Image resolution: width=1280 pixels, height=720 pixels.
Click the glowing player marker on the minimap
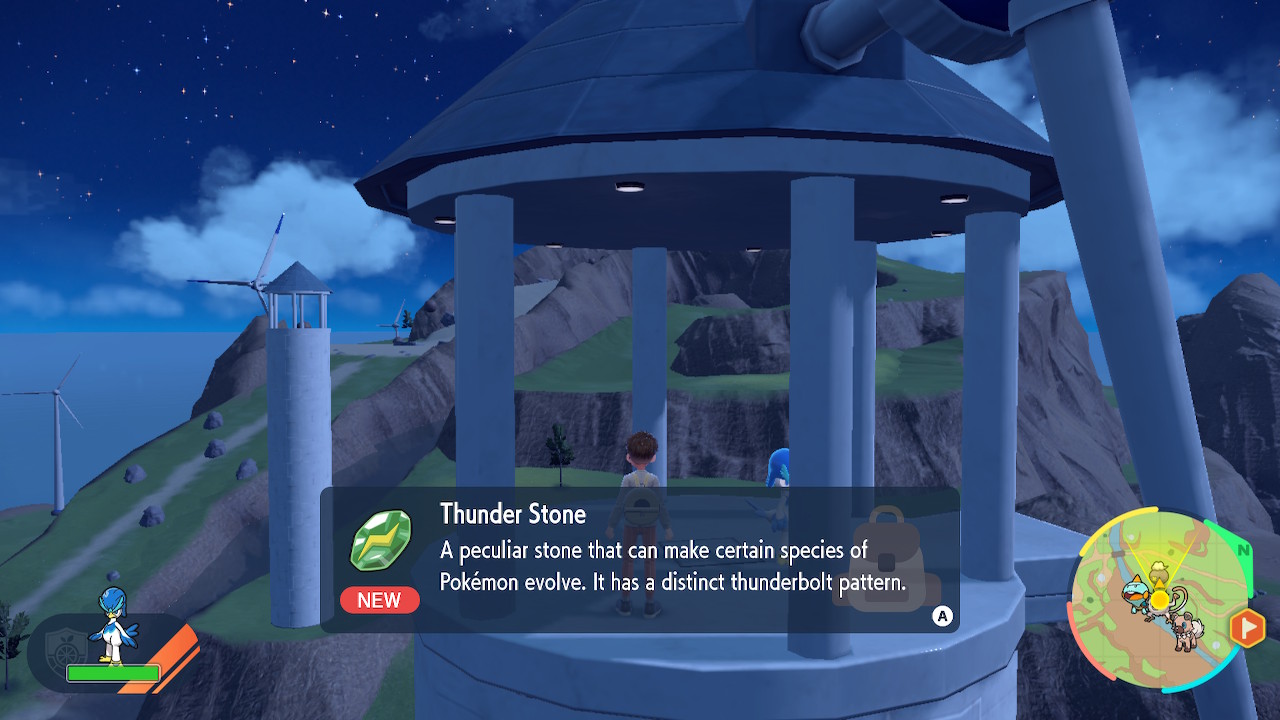pyautogui.click(x=1160, y=598)
